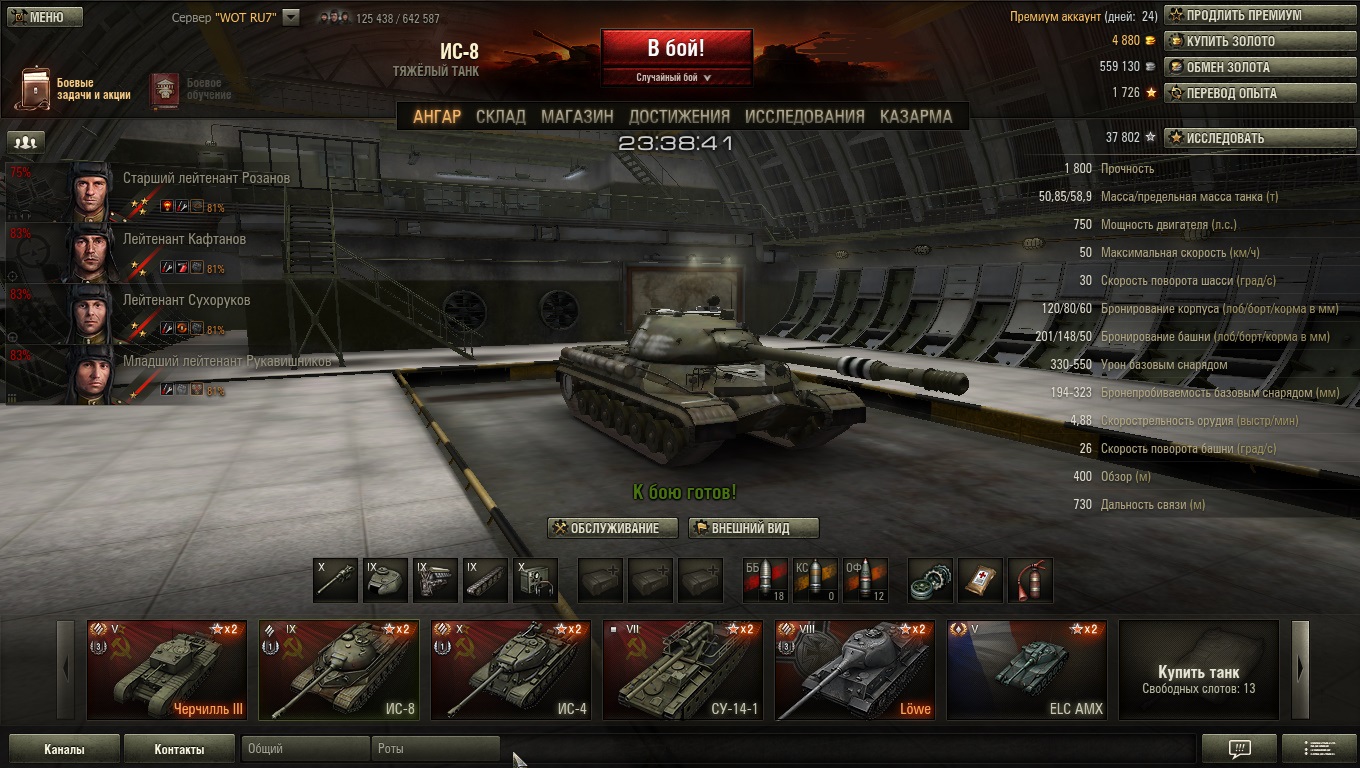Open the МЕНЮ button
The height and width of the screenshot is (768, 1360).
(x=38, y=17)
